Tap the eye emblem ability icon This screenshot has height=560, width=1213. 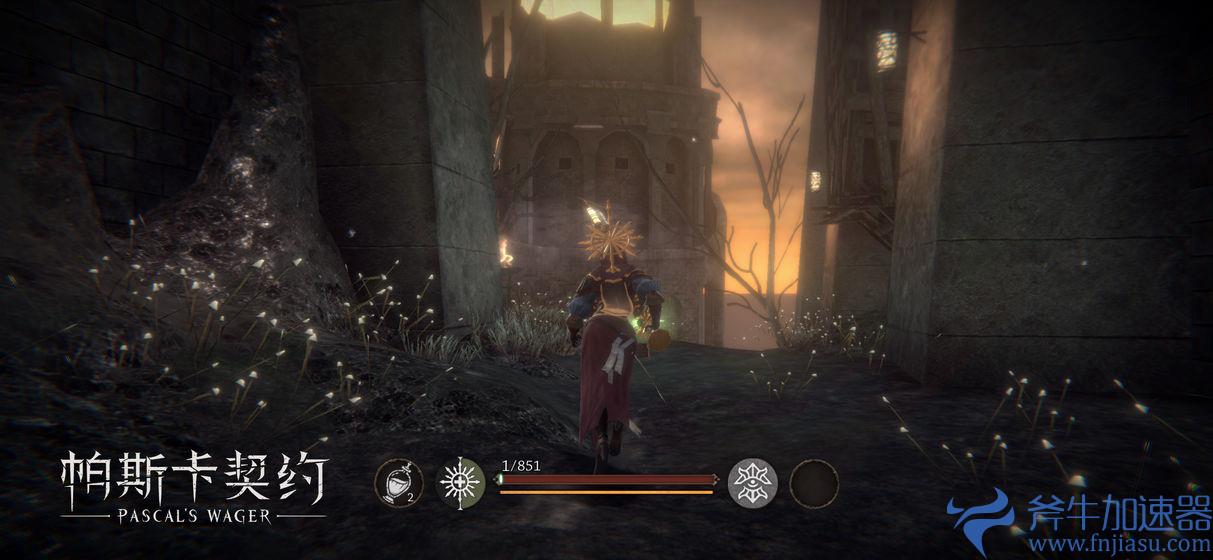pyautogui.click(x=753, y=483)
